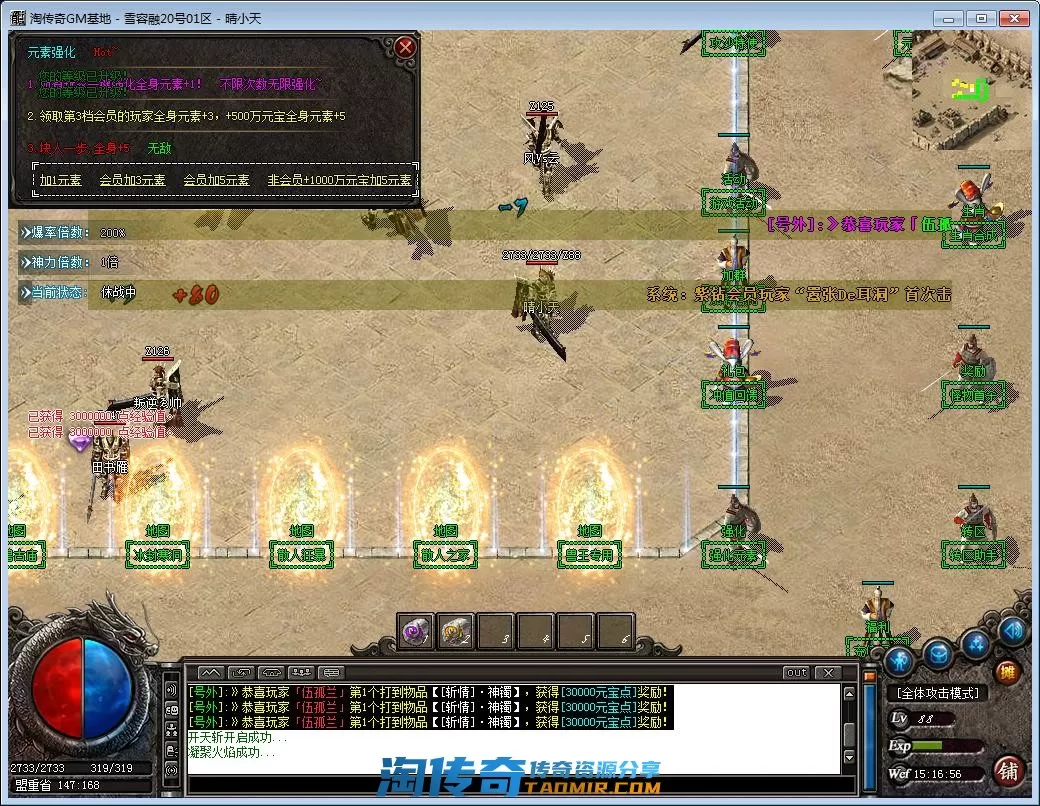The height and width of the screenshot is (806, 1040).
Task: Click the chat panel's out button
Action: click(796, 673)
